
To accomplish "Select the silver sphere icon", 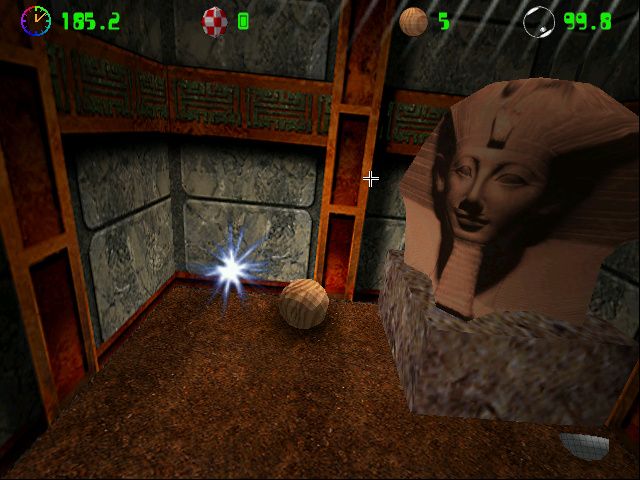I will 538,21.
